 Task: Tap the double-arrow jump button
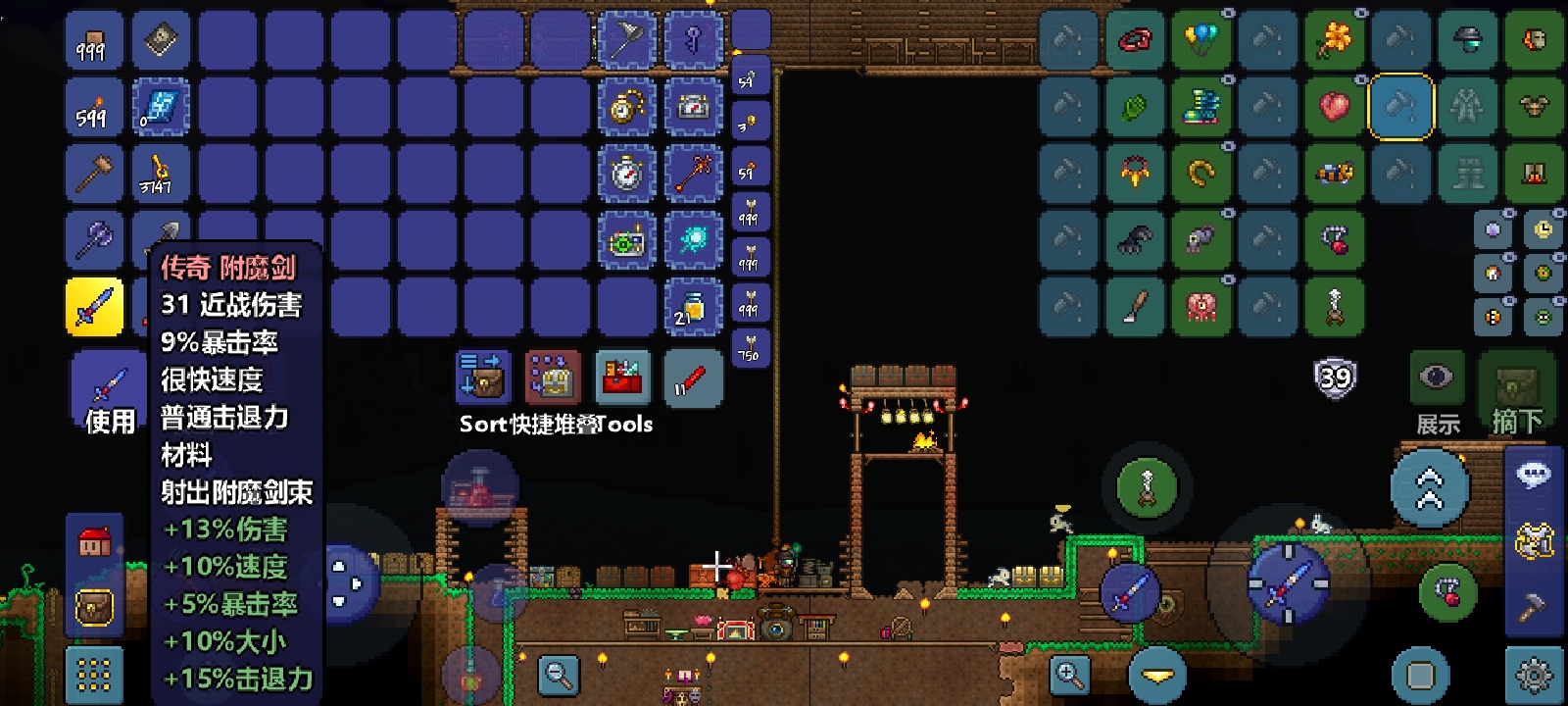[1430, 488]
